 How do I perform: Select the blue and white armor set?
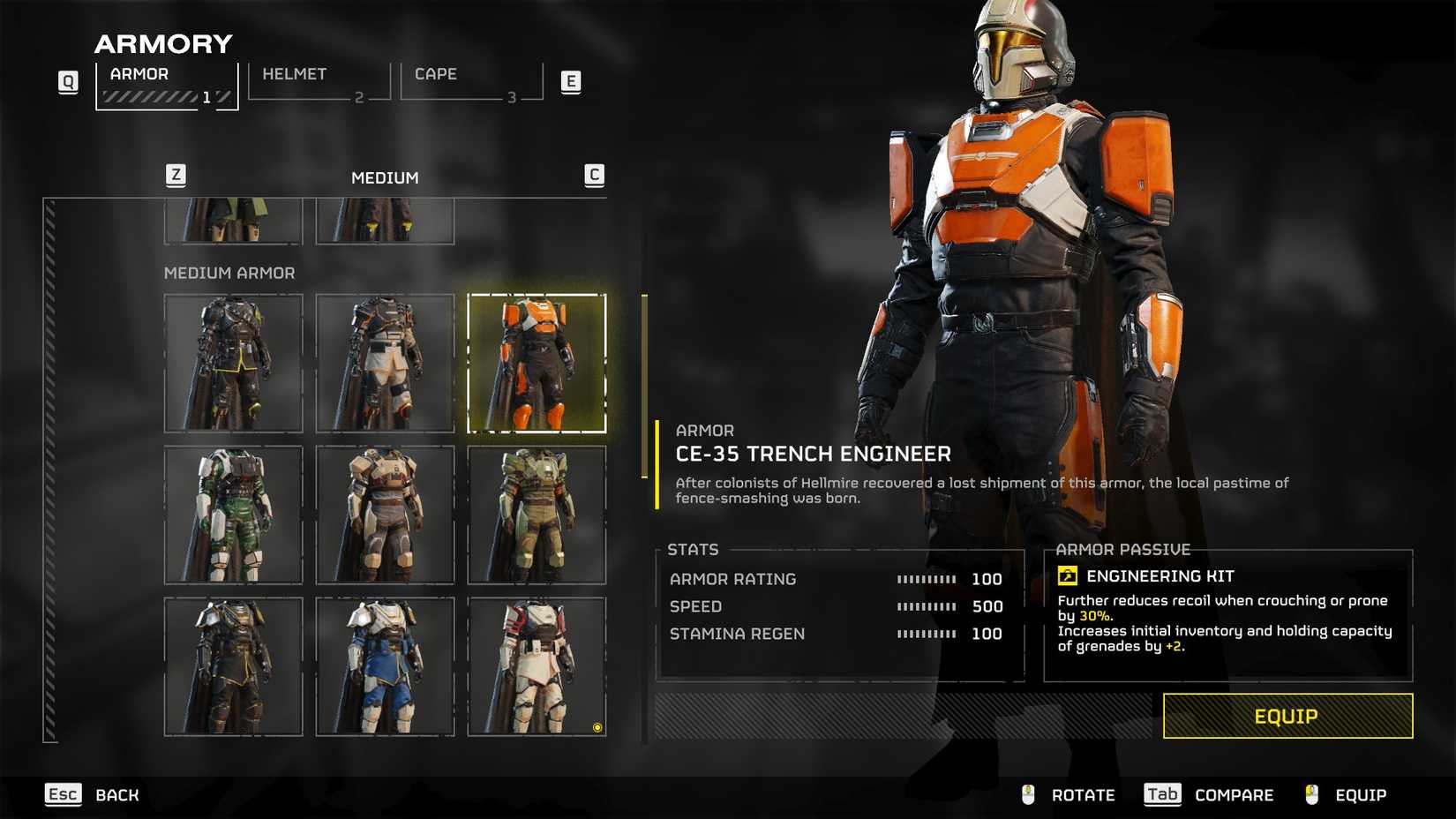coord(386,667)
